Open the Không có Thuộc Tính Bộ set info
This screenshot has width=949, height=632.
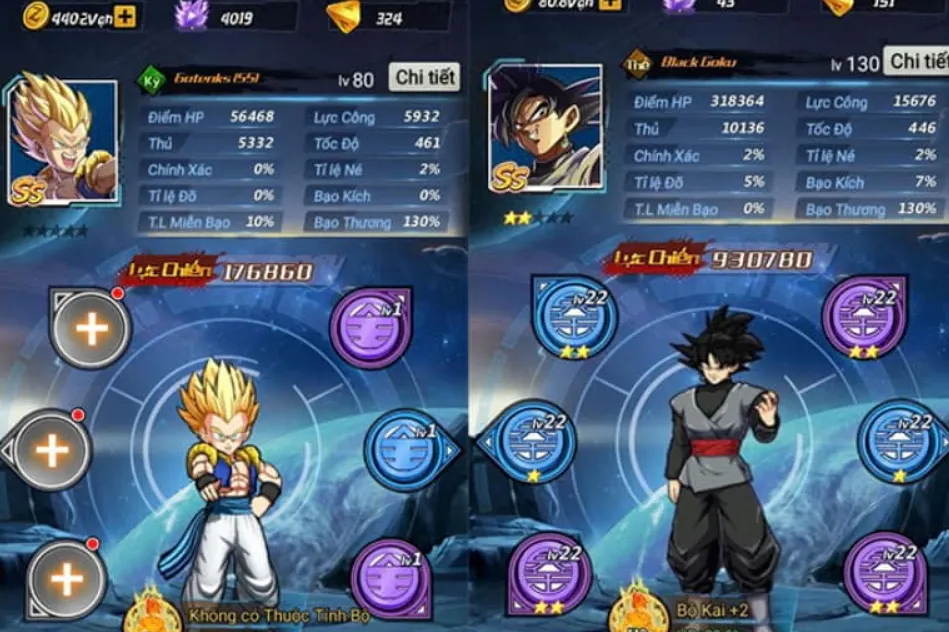pos(278,615)
